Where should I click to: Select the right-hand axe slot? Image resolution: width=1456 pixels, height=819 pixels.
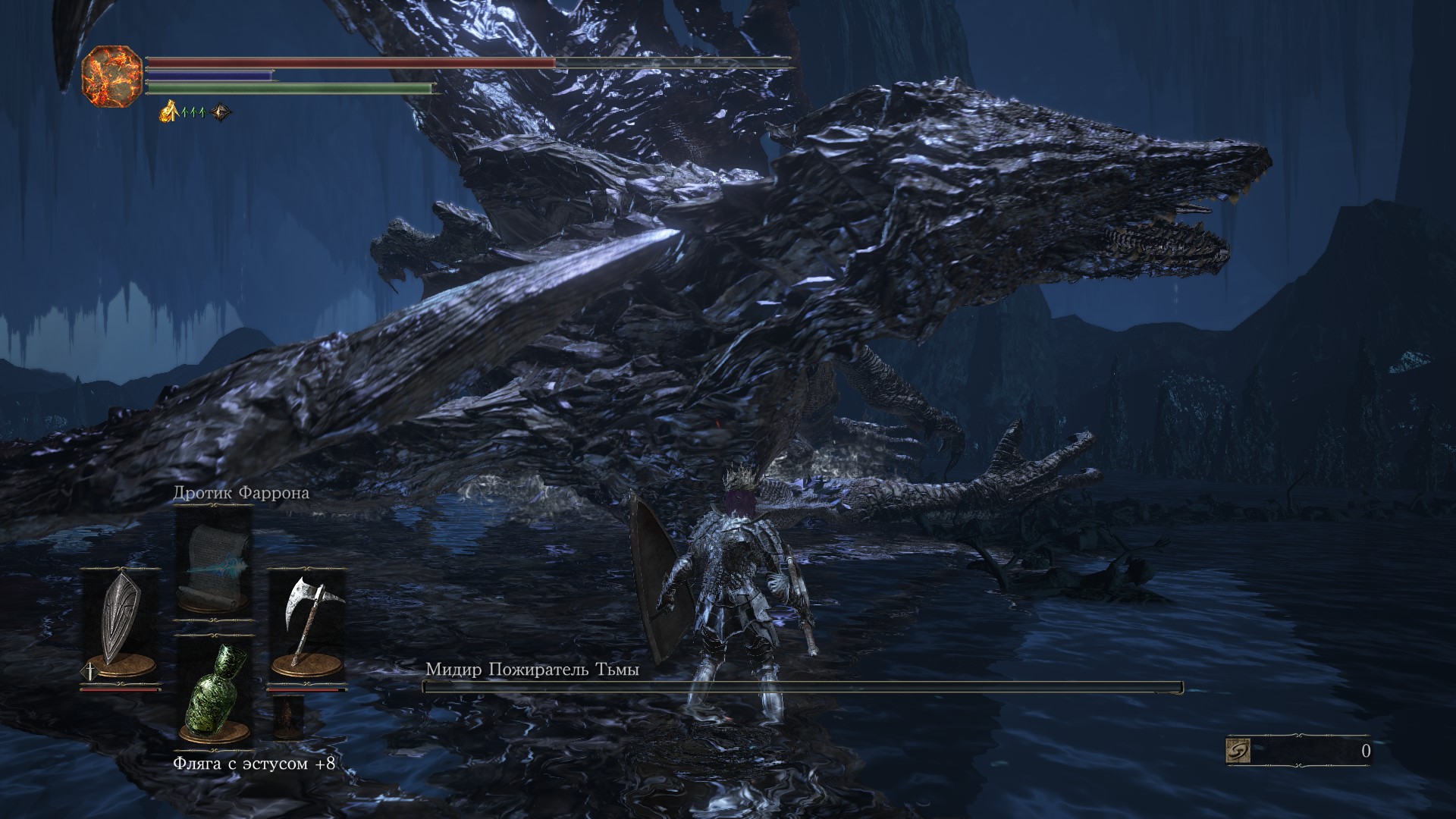click(306, 626)
